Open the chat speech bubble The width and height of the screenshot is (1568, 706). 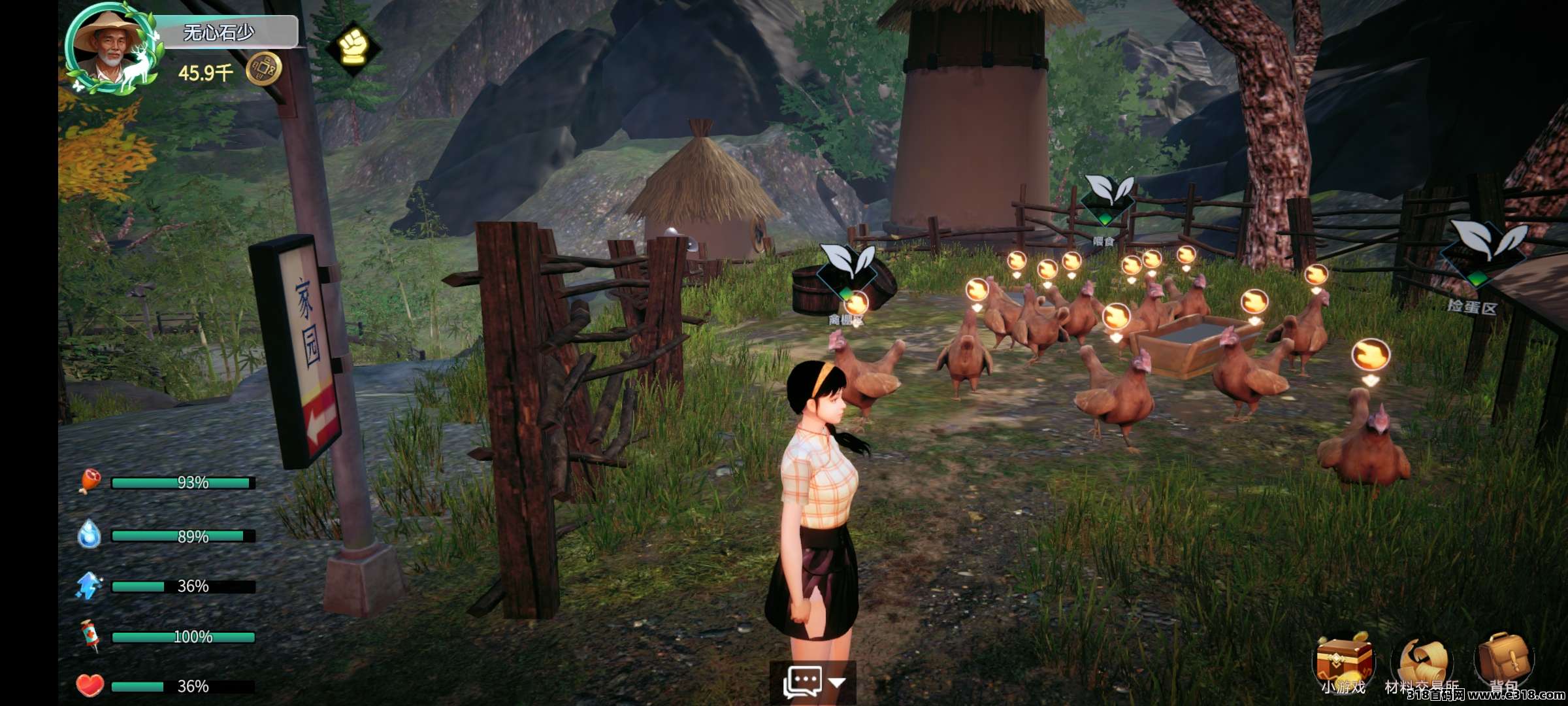pyautogui.click(x=802, y=682)
